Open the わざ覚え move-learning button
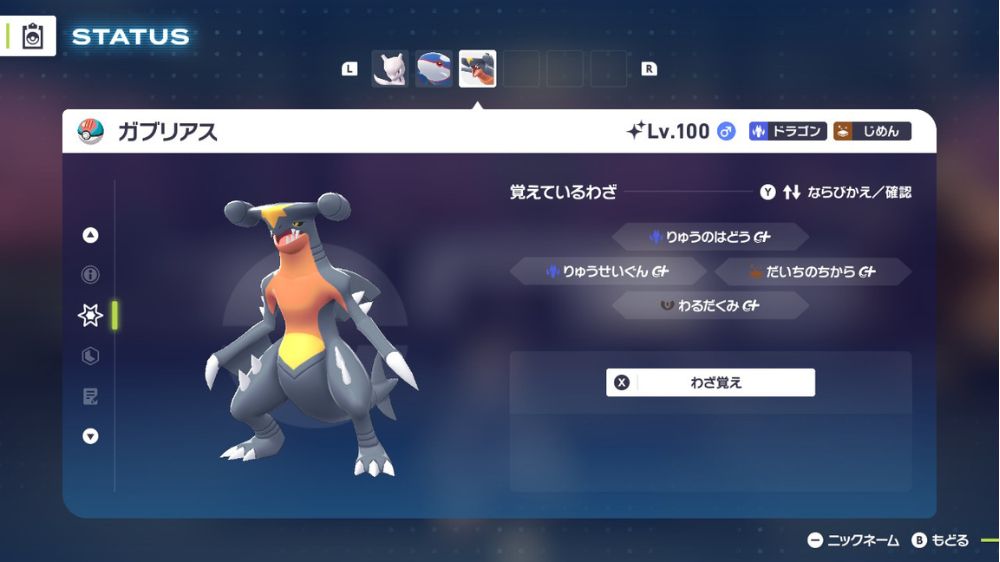The width and height of the screenshot is (1000, 562). tap(710, 382)
